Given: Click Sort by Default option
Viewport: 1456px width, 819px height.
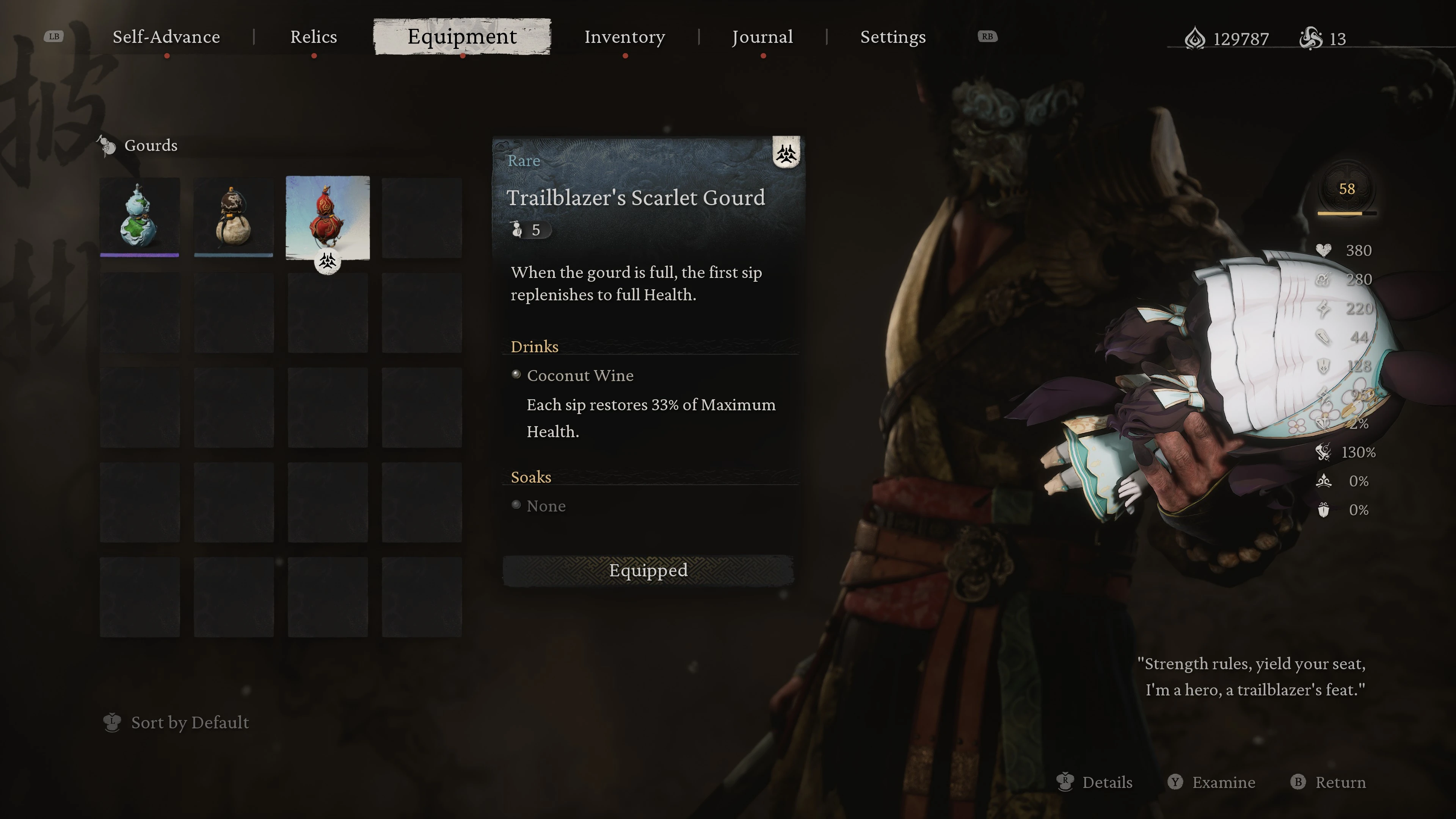Looking at the screenshot, I should (189, 722).
